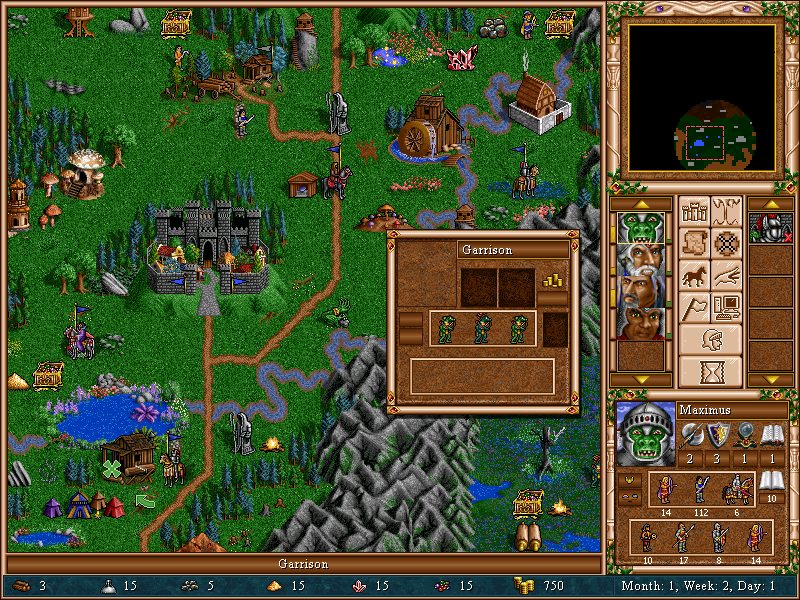Select the green lizard hero portrait in list

pos(639,228)
